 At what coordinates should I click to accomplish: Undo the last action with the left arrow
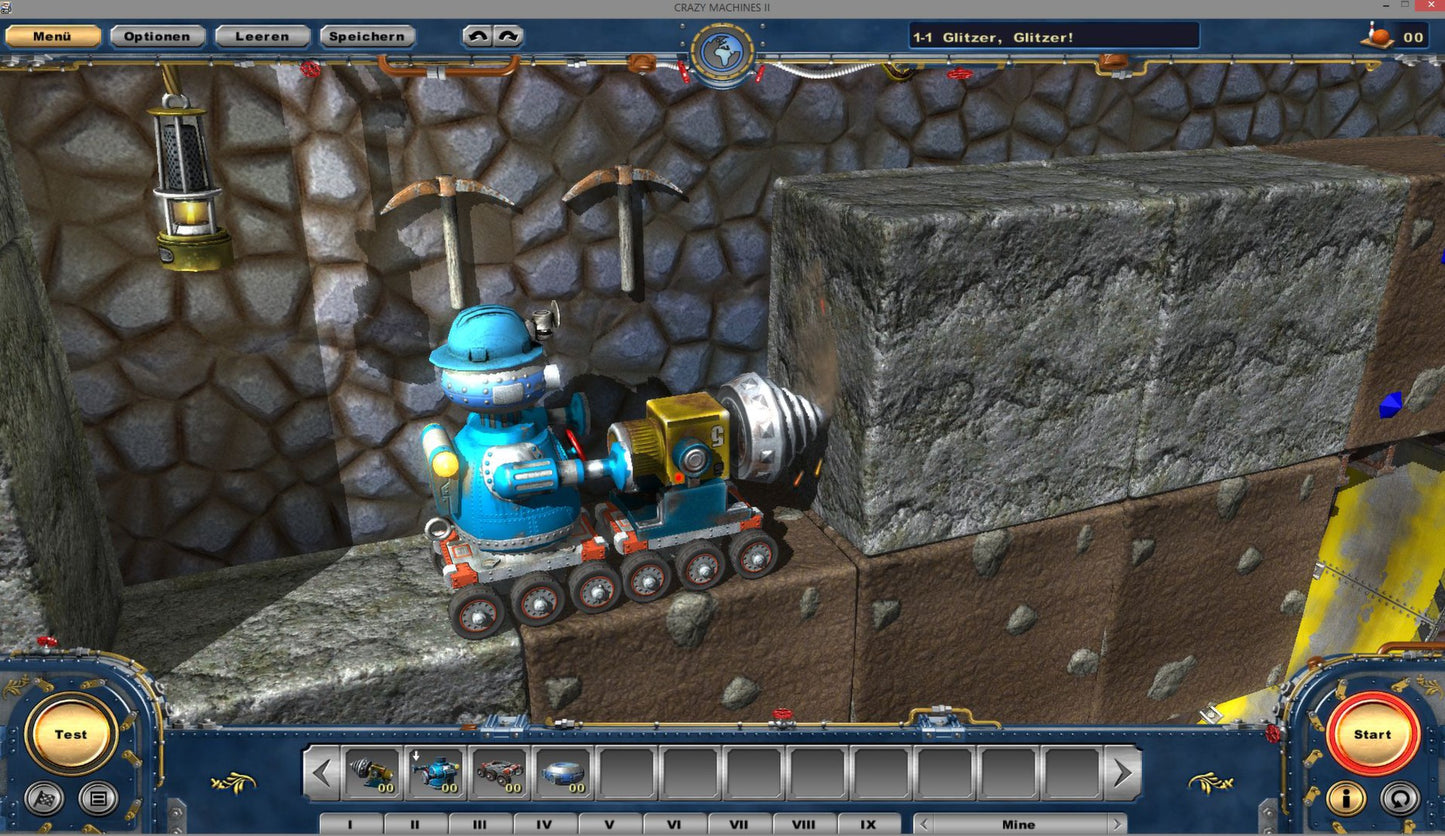point(479,35)
